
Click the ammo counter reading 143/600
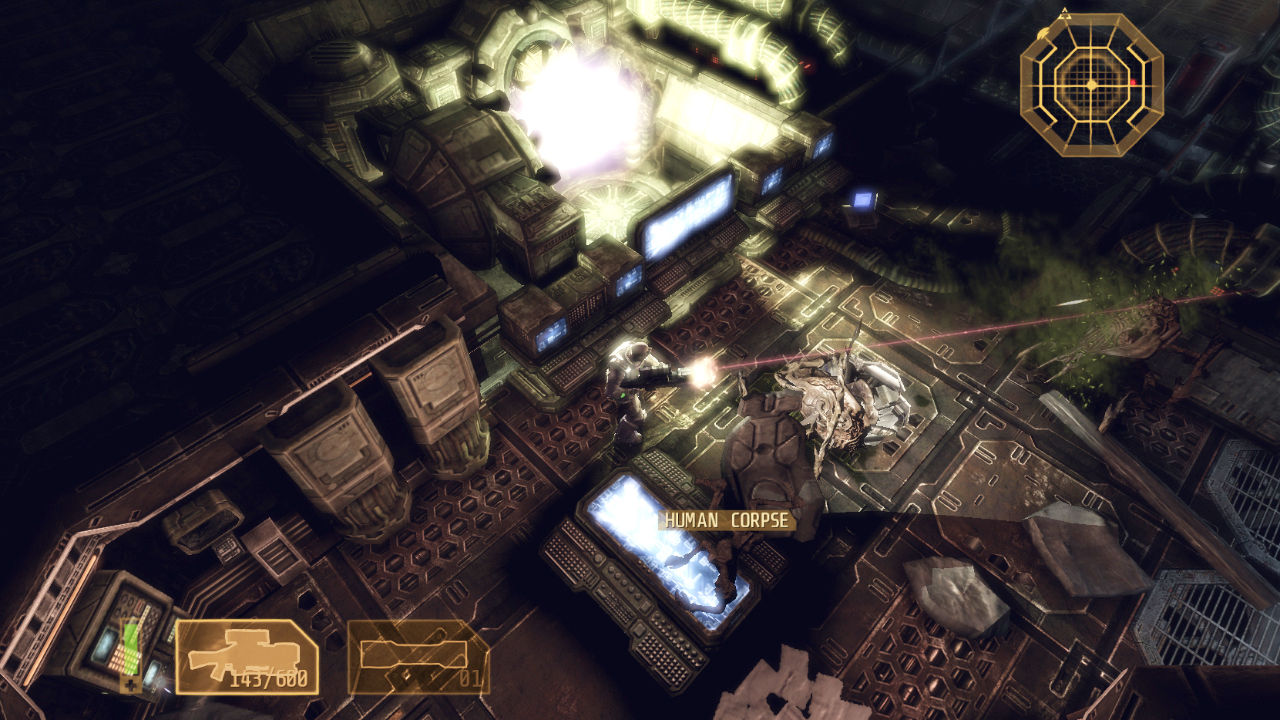click(270, 678)
